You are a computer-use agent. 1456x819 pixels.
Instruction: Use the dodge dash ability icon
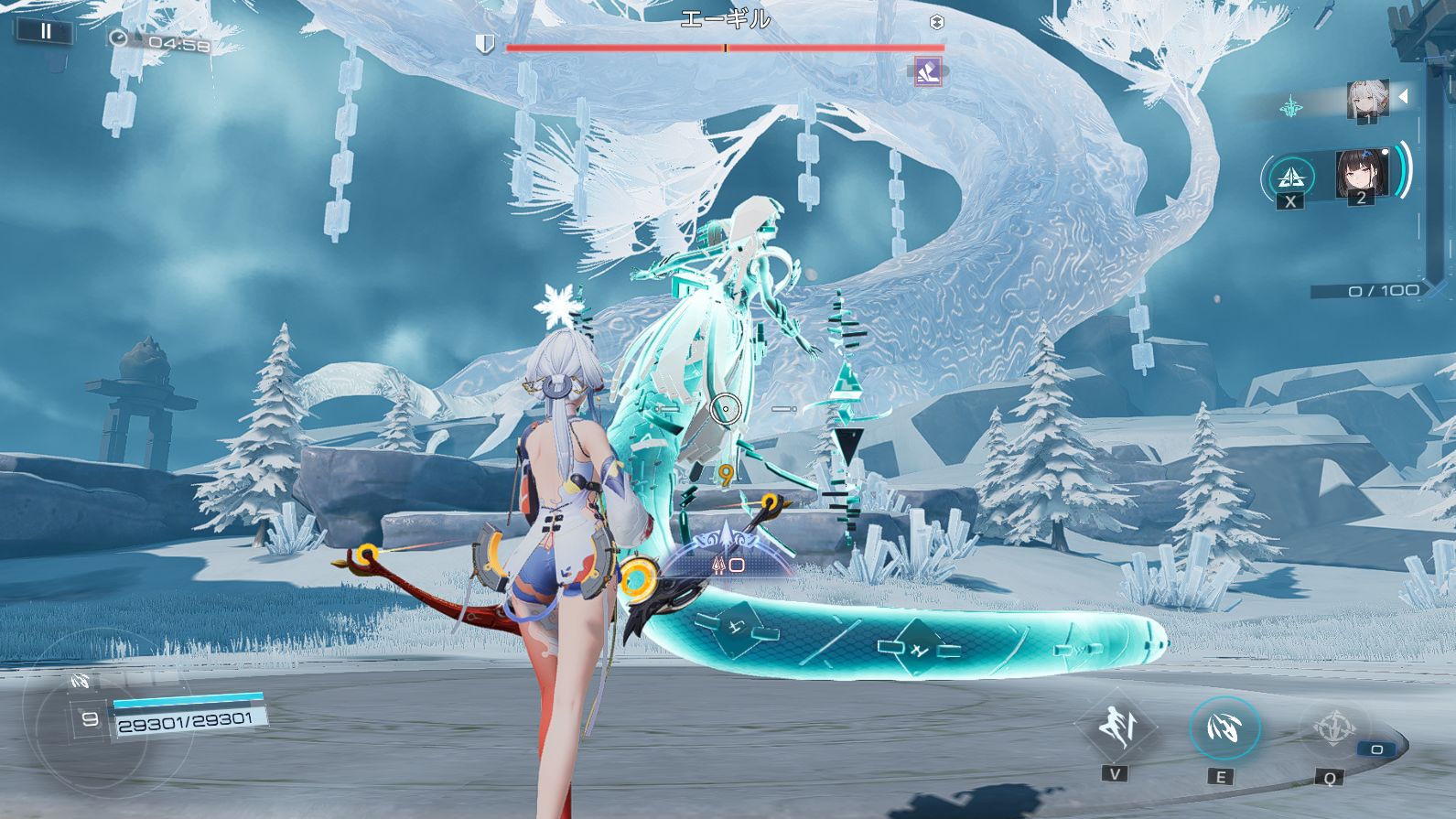pos(1116,727)
